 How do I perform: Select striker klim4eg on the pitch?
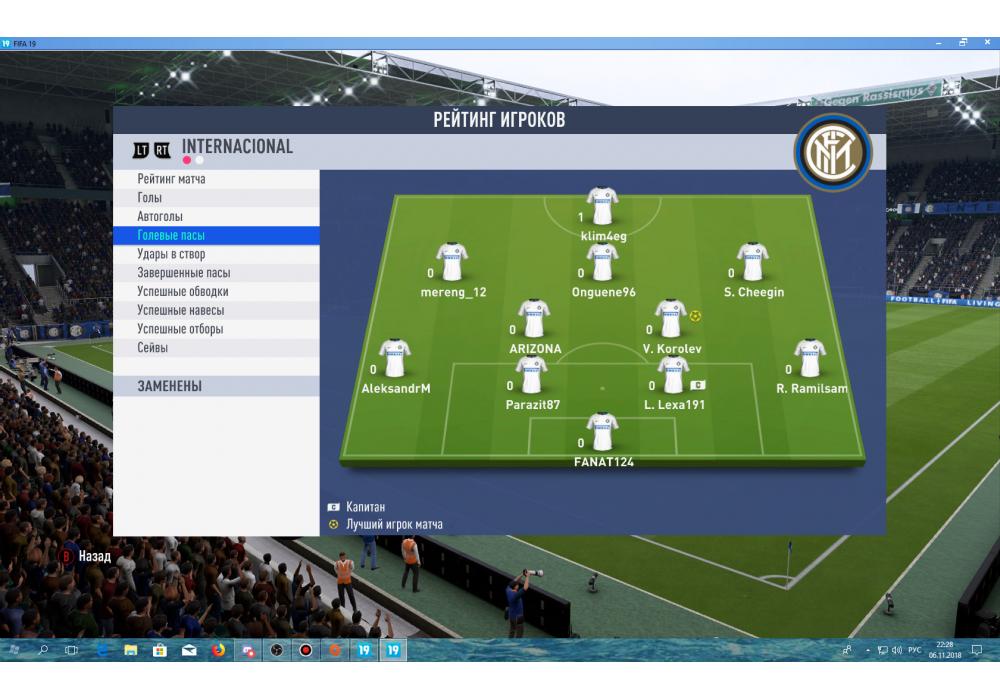point(602,206)
